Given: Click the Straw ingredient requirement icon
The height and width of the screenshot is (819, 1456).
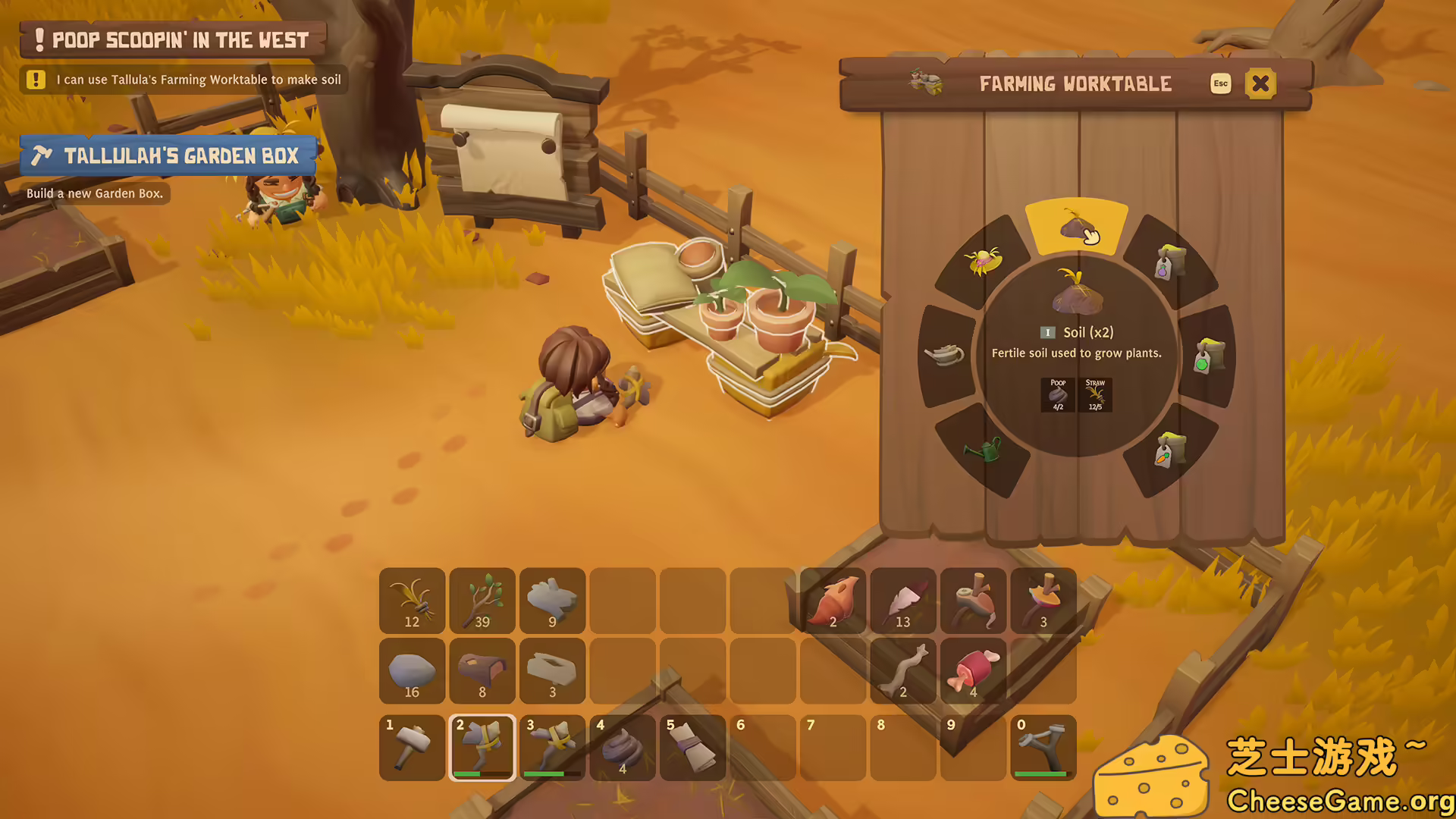Looking at the screenshot, I should tap(1095, 395).
